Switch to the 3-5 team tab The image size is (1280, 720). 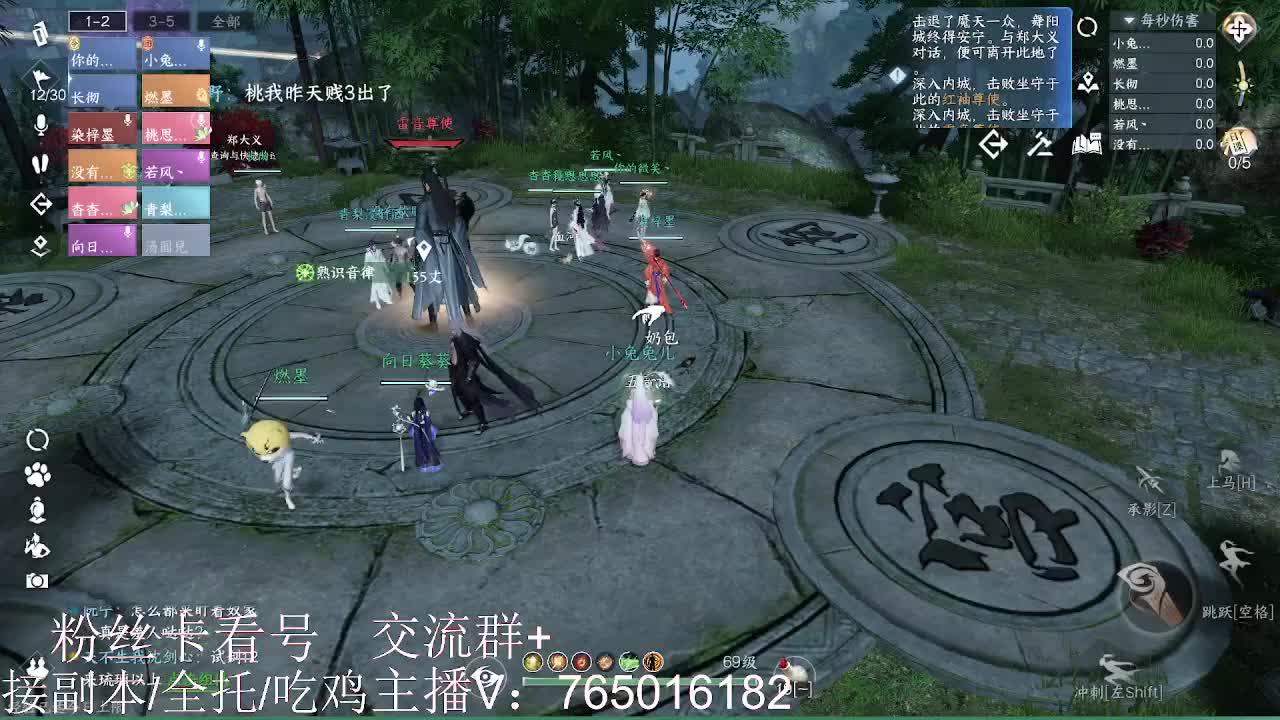[x=161, y=18]
